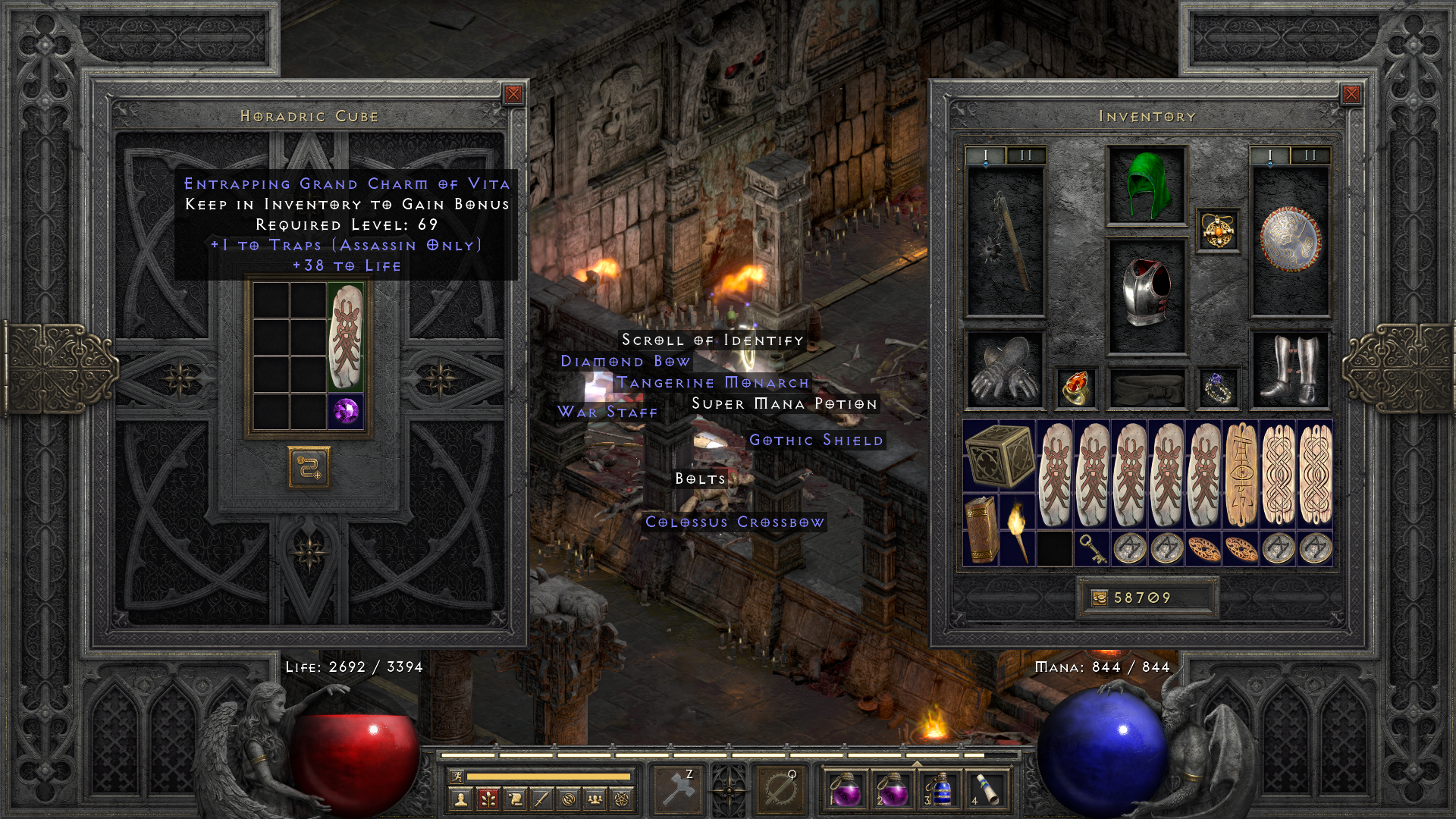Select the key in the inventory
The image size is (1456, 819).
tap(1092, 548)
